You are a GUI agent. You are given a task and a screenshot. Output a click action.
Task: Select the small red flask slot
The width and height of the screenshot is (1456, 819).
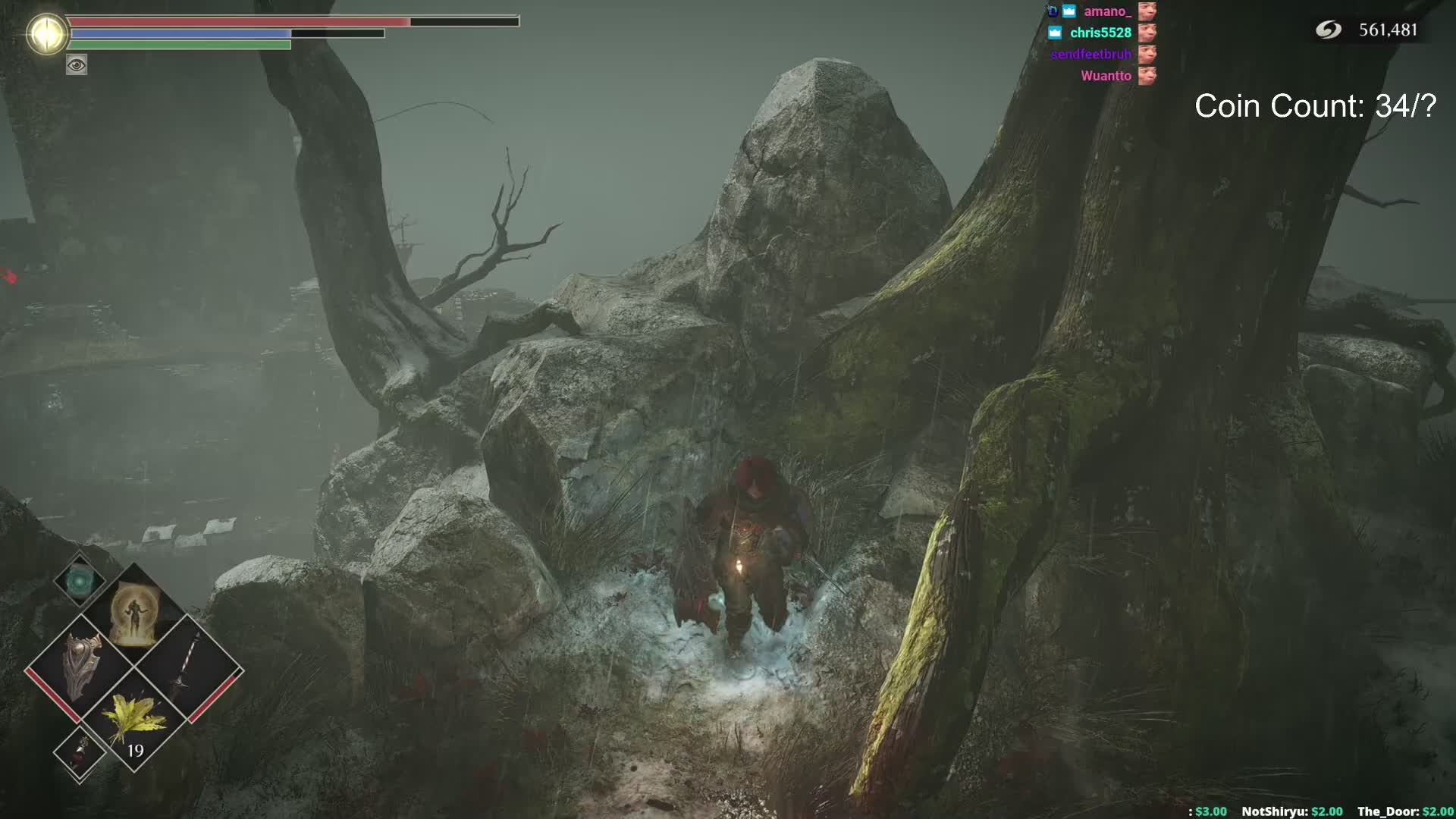coord(79,752)
